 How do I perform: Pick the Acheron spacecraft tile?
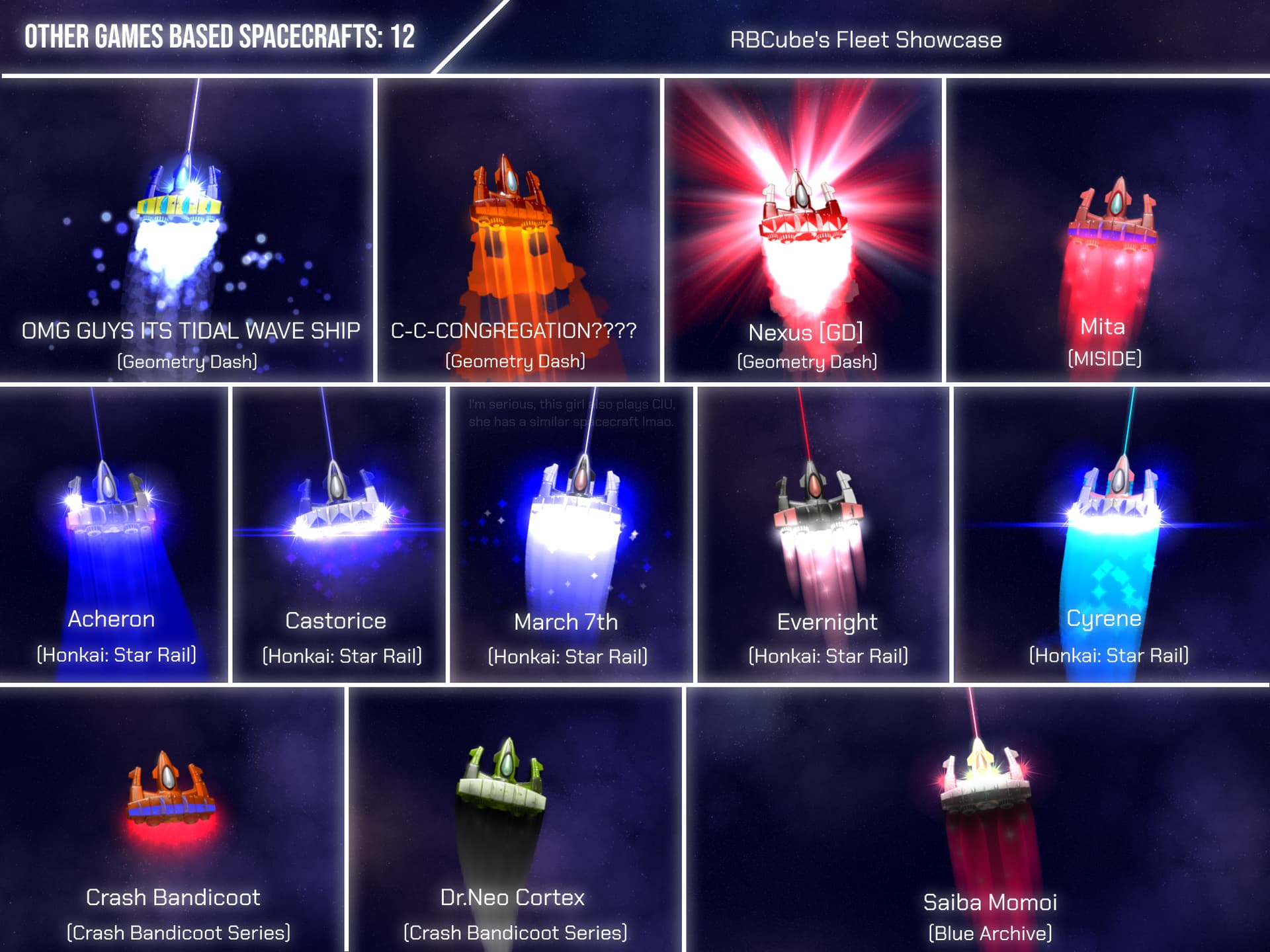[114, 534]
